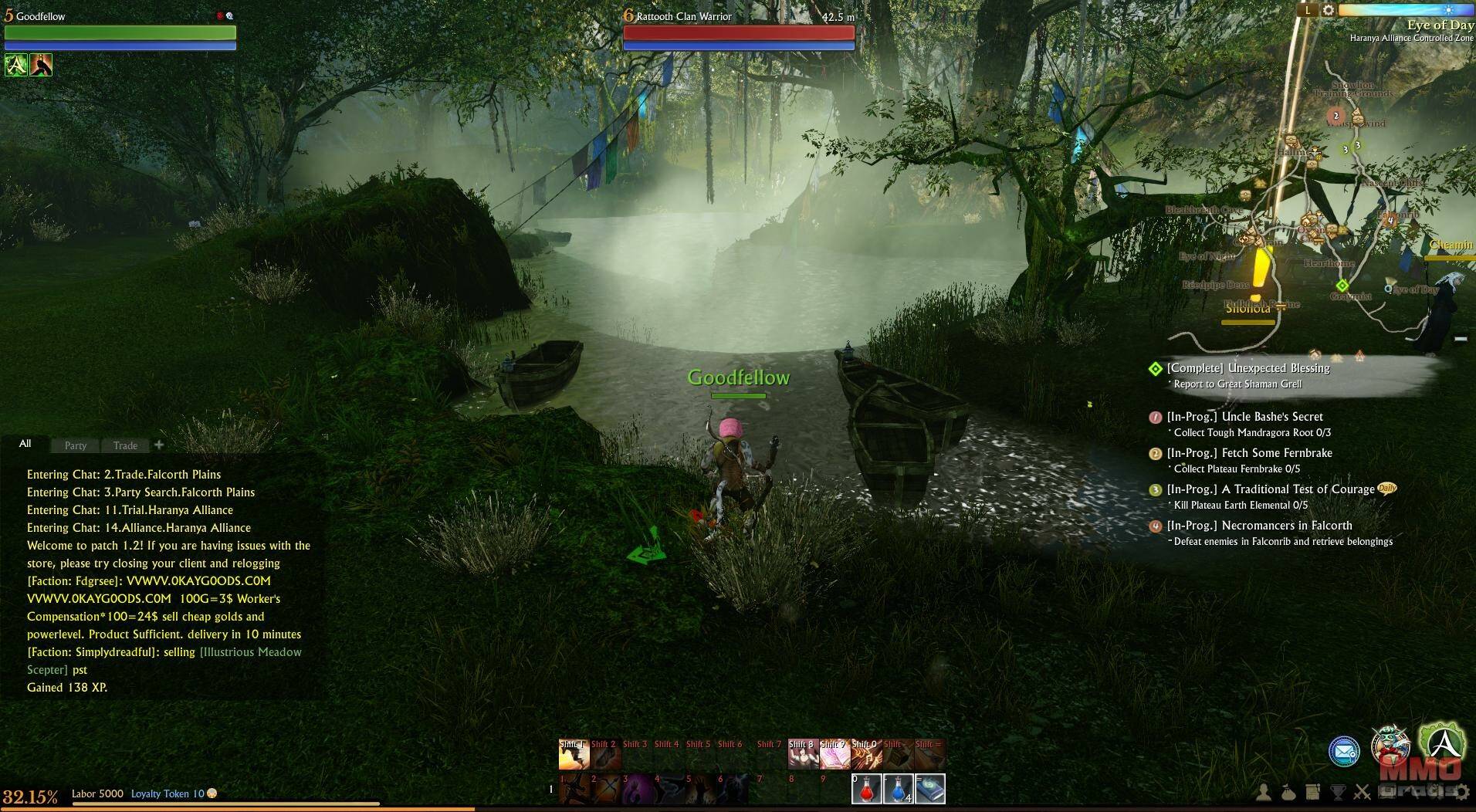Open the character info silhouette icon
This screenshot has width=1476, height=812.
(1264, 792)
